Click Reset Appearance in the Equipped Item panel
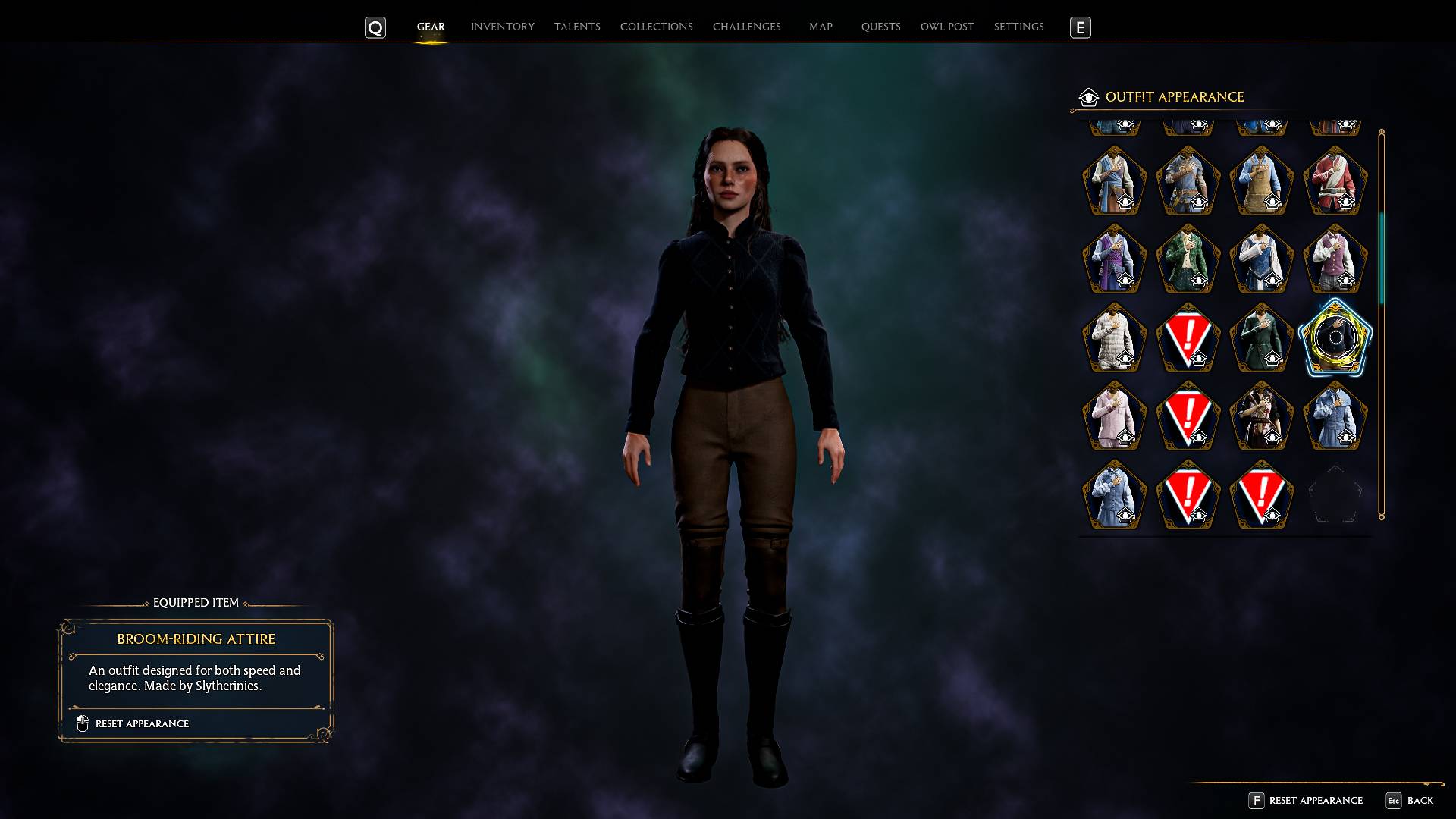1456x819 pixels. coord(141,723)
